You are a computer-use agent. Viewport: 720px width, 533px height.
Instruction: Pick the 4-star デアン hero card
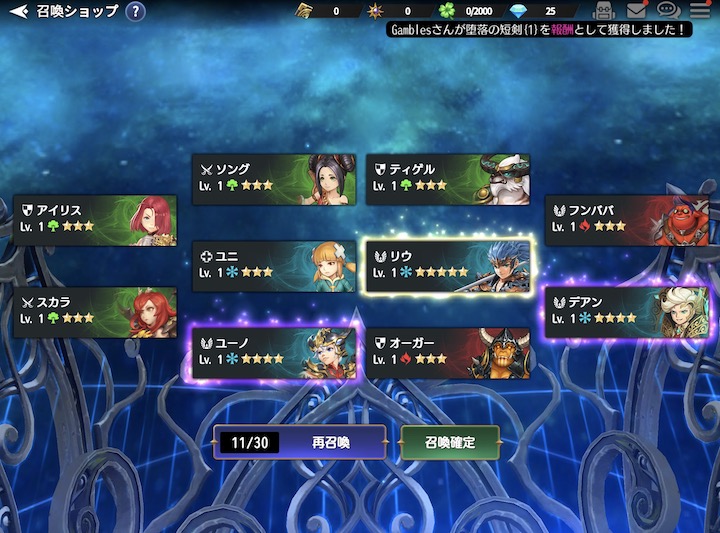(612, 312)
